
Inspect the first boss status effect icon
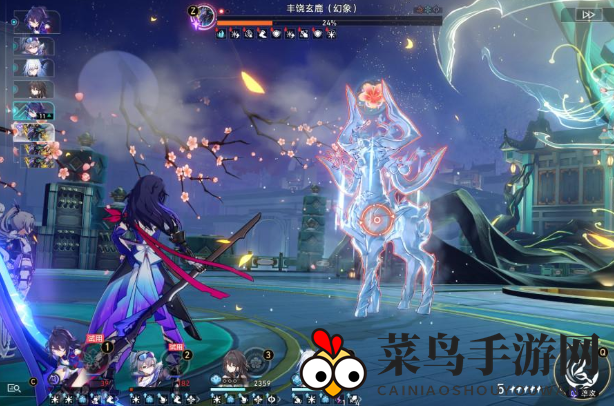click(x=221, y=33)
